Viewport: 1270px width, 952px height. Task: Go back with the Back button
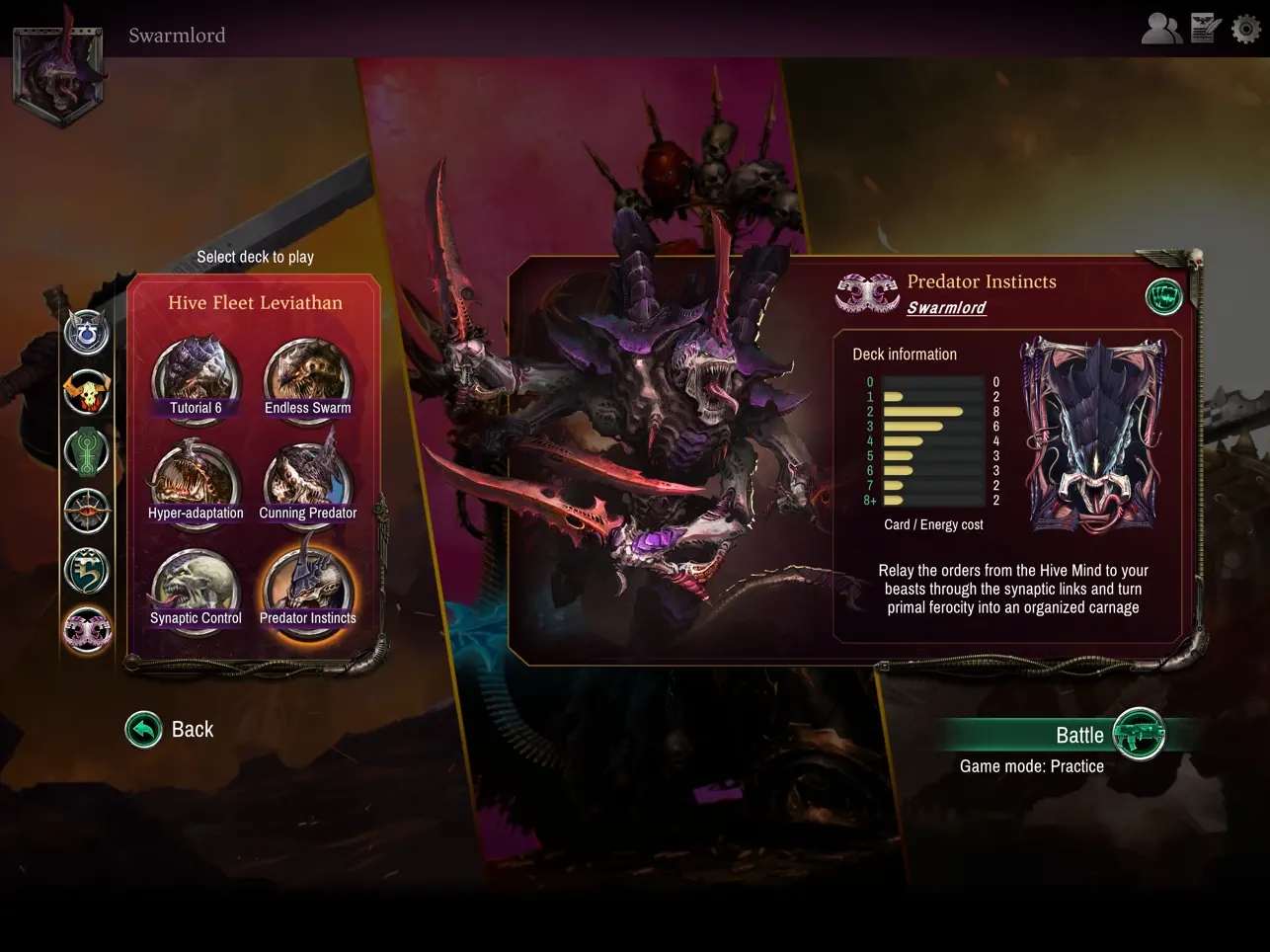(144, 730)
